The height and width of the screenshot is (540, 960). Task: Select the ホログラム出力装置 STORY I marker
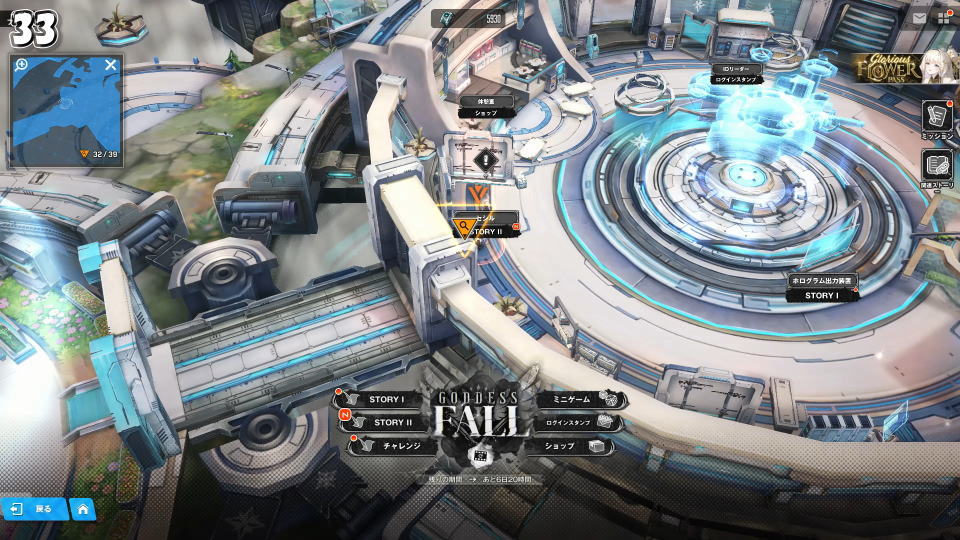click(x=822, y=289)
